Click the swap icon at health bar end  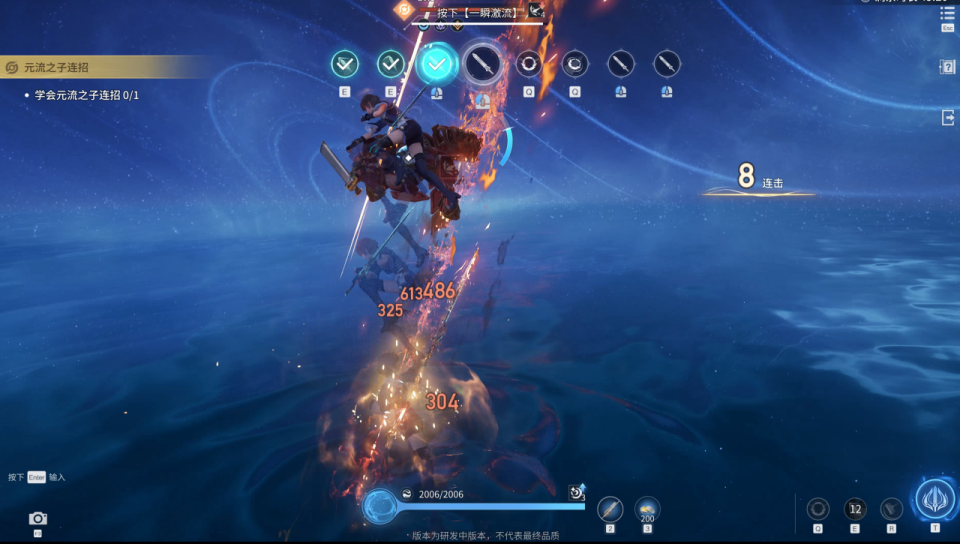pos(576,492)
